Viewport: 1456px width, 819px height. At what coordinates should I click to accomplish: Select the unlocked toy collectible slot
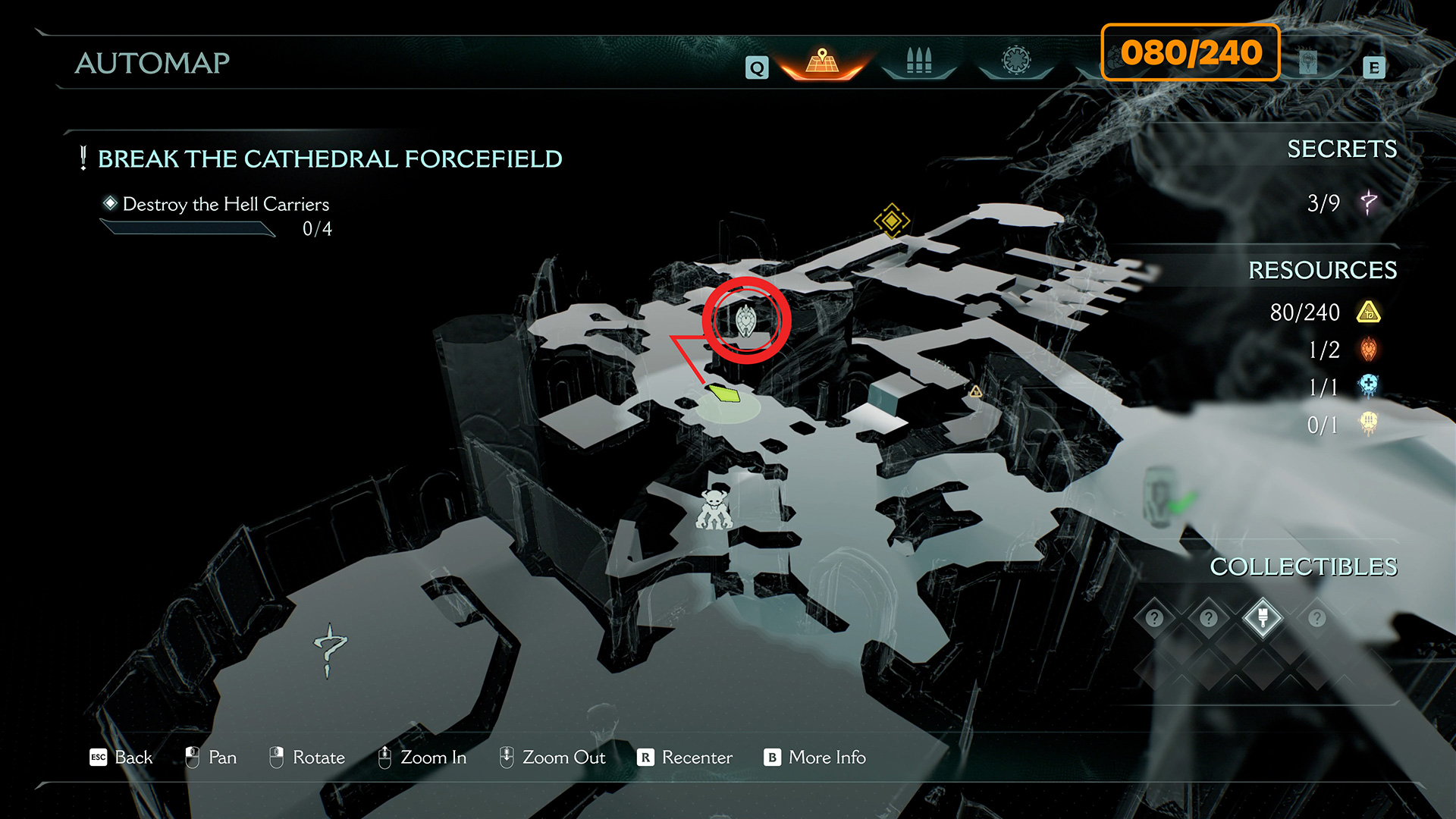pyautogui.click(x=1263, y=618)
